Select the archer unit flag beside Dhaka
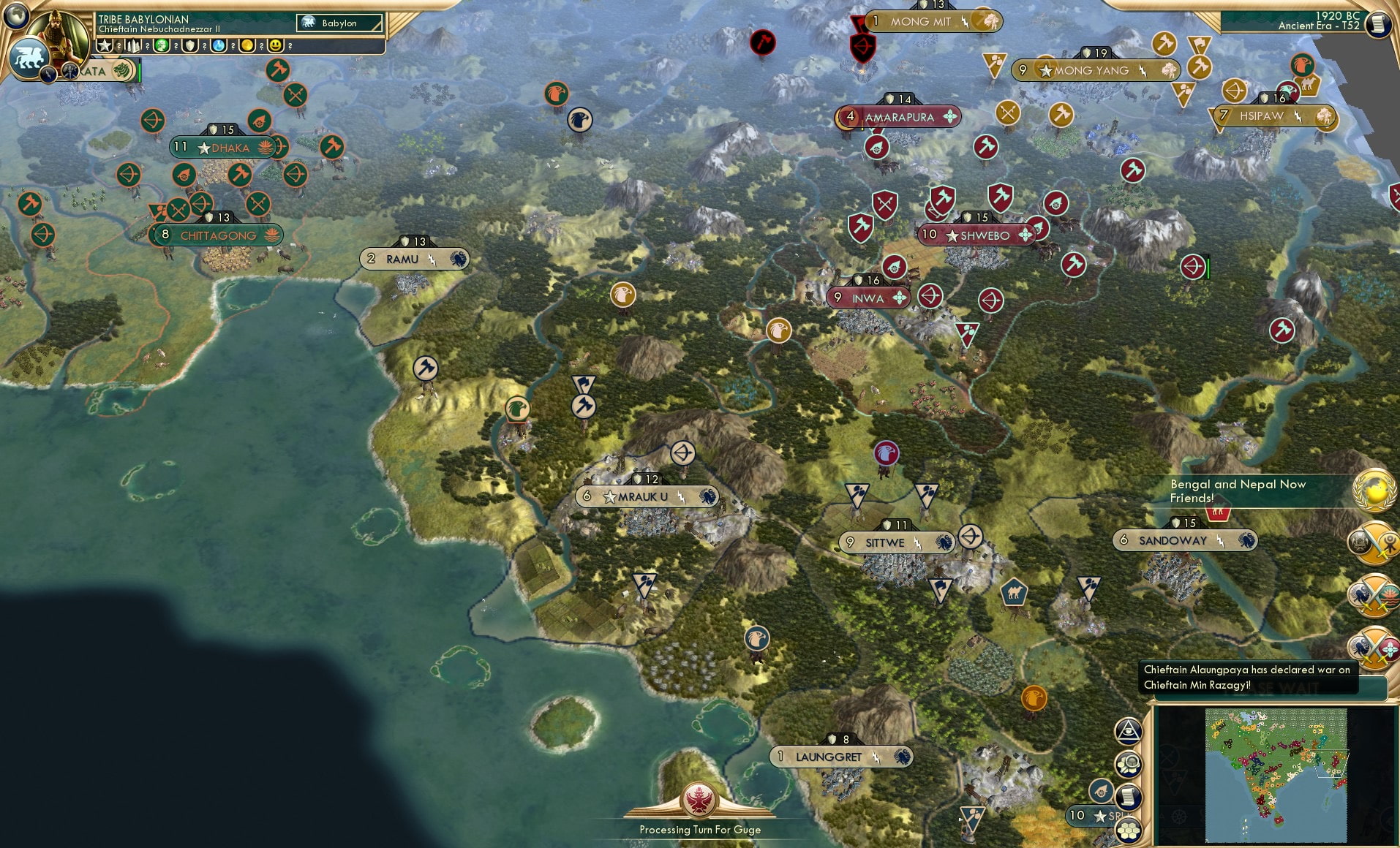 tap(152, 121)
